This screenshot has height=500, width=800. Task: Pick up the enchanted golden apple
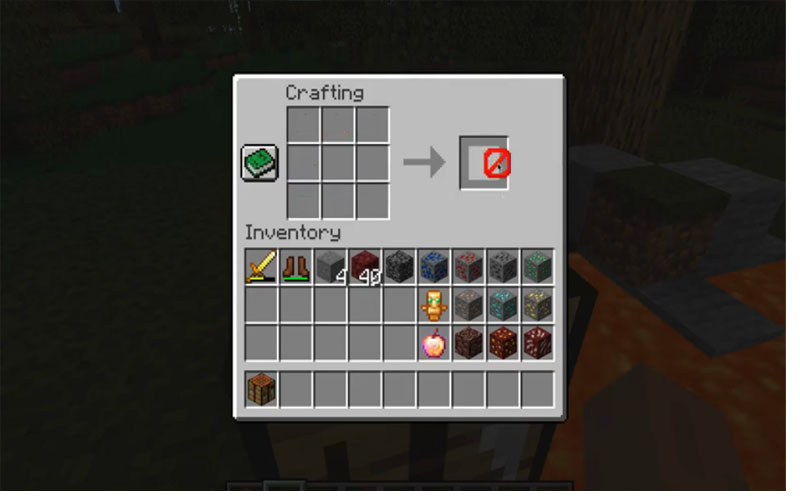click(x=433, y=342)
